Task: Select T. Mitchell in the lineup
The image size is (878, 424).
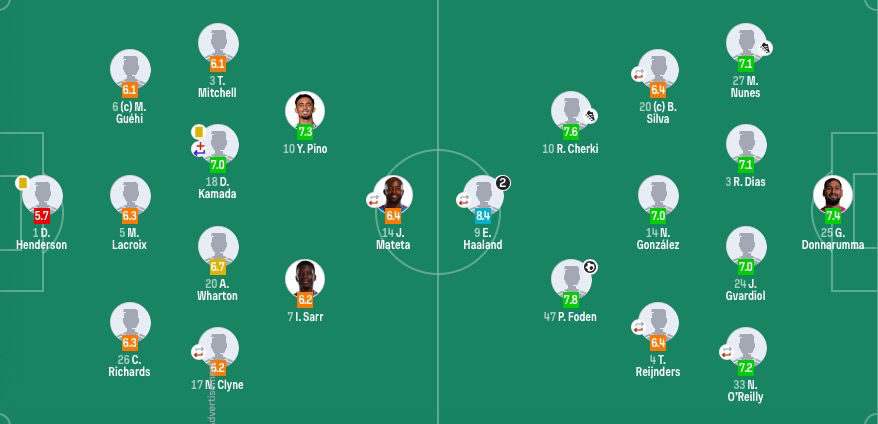Action: pos(218,44)
